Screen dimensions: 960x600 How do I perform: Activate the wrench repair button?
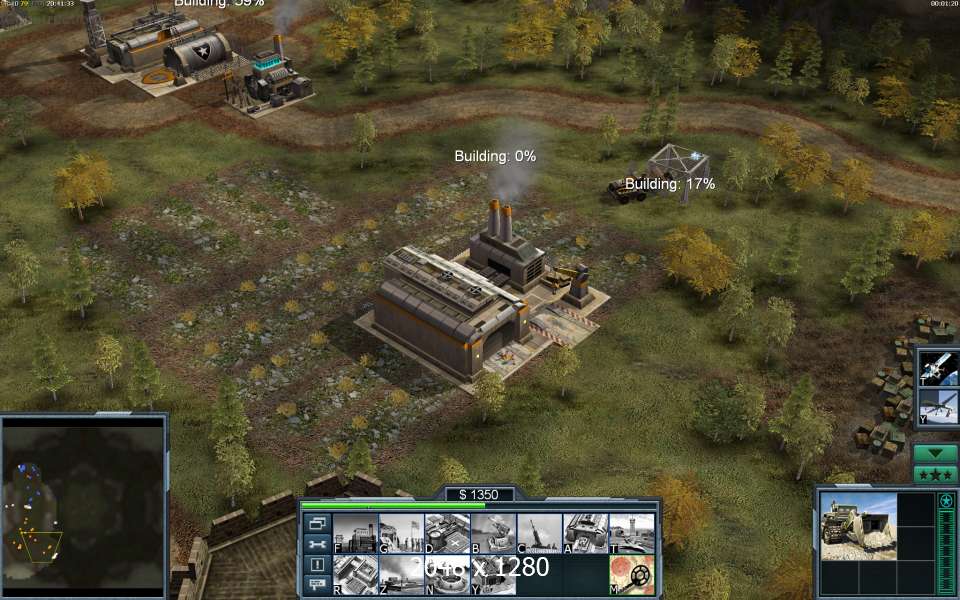(x=317, y=544)
